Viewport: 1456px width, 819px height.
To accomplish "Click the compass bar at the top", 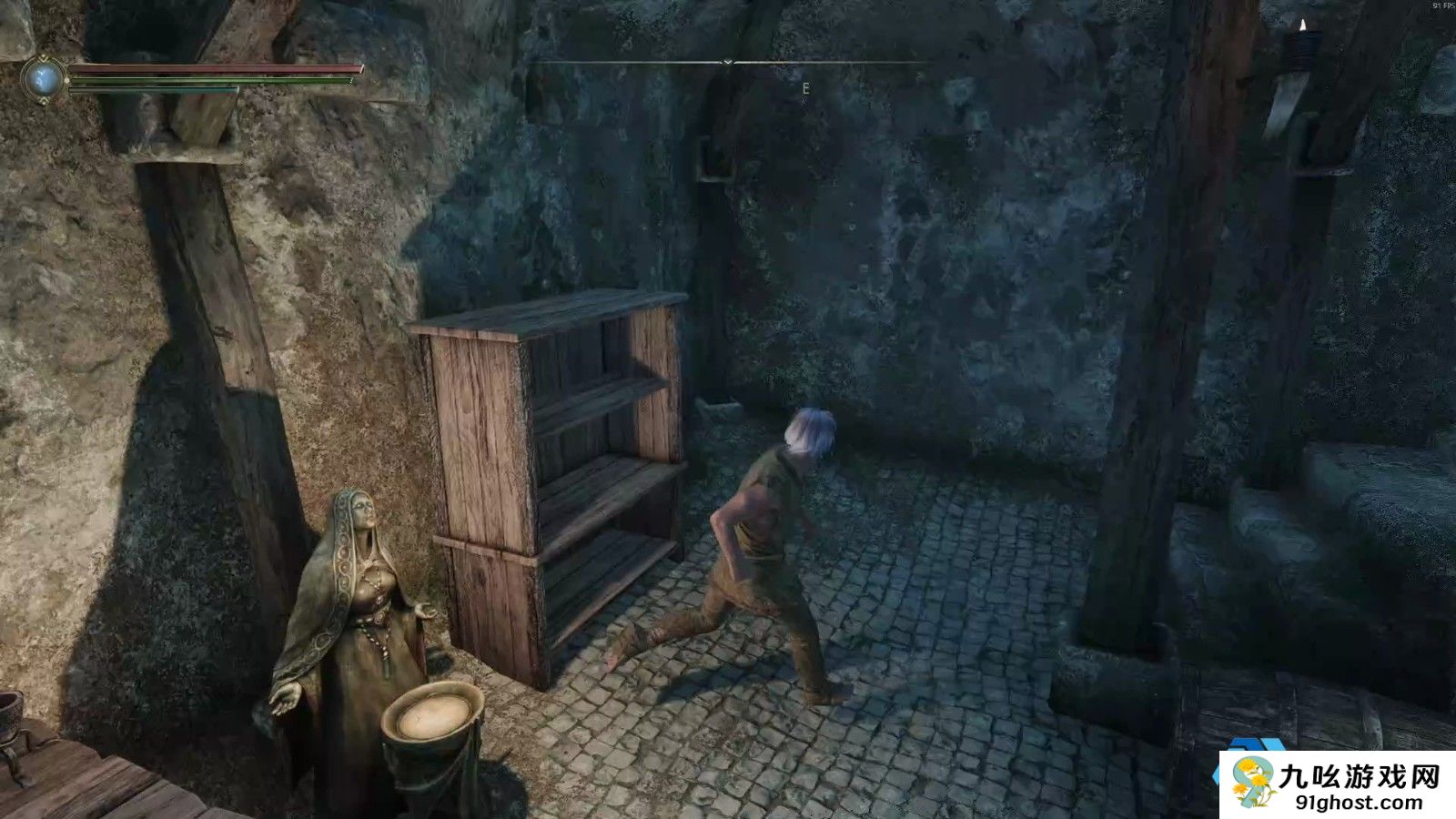I will pyautogui.click(x=727, y=63).
